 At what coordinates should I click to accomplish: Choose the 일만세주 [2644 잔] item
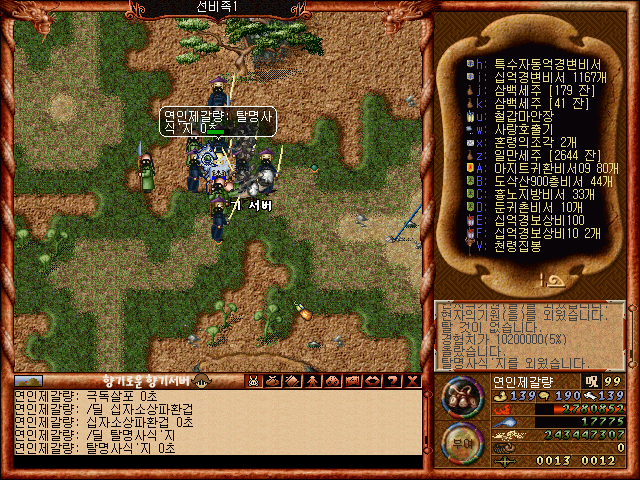click(x=539, y=154)
